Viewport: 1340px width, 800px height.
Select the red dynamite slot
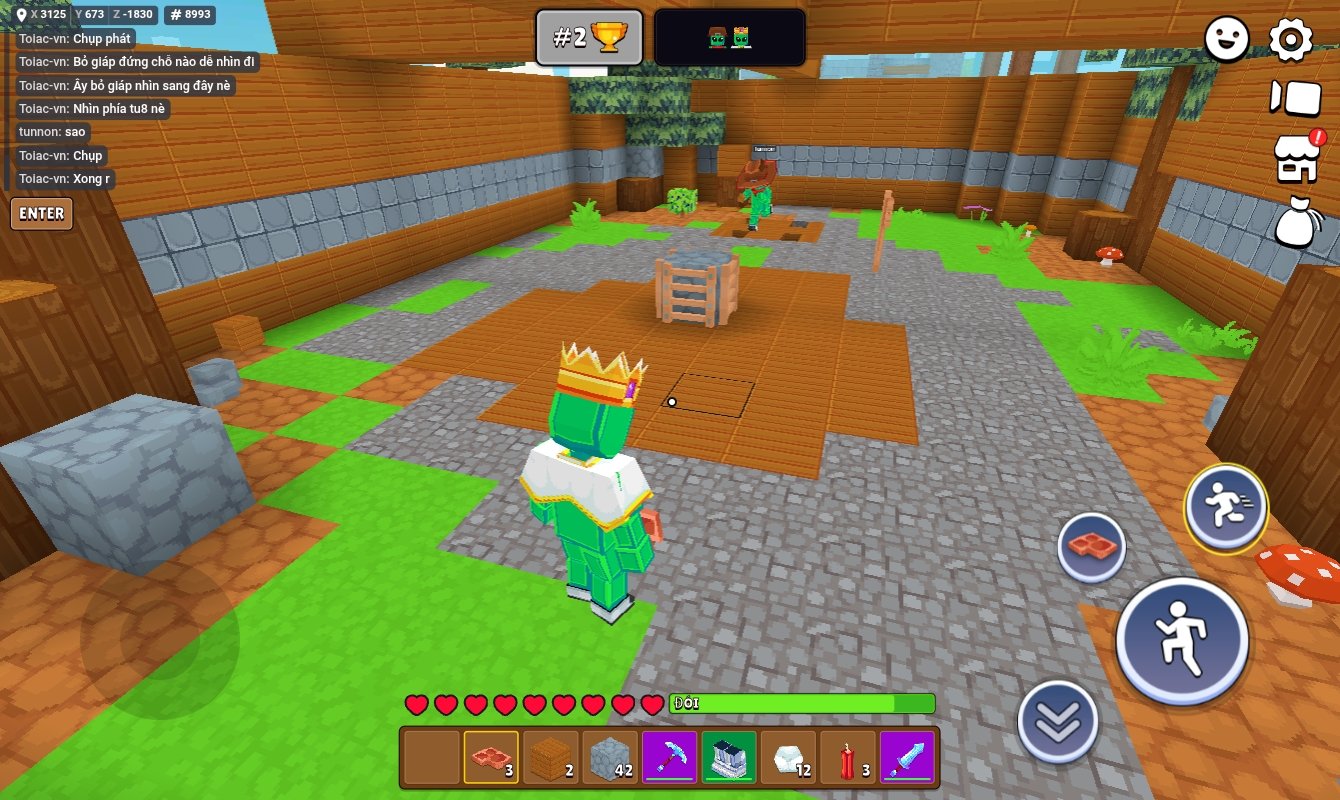pyautogui.click(x=847, y=758)
